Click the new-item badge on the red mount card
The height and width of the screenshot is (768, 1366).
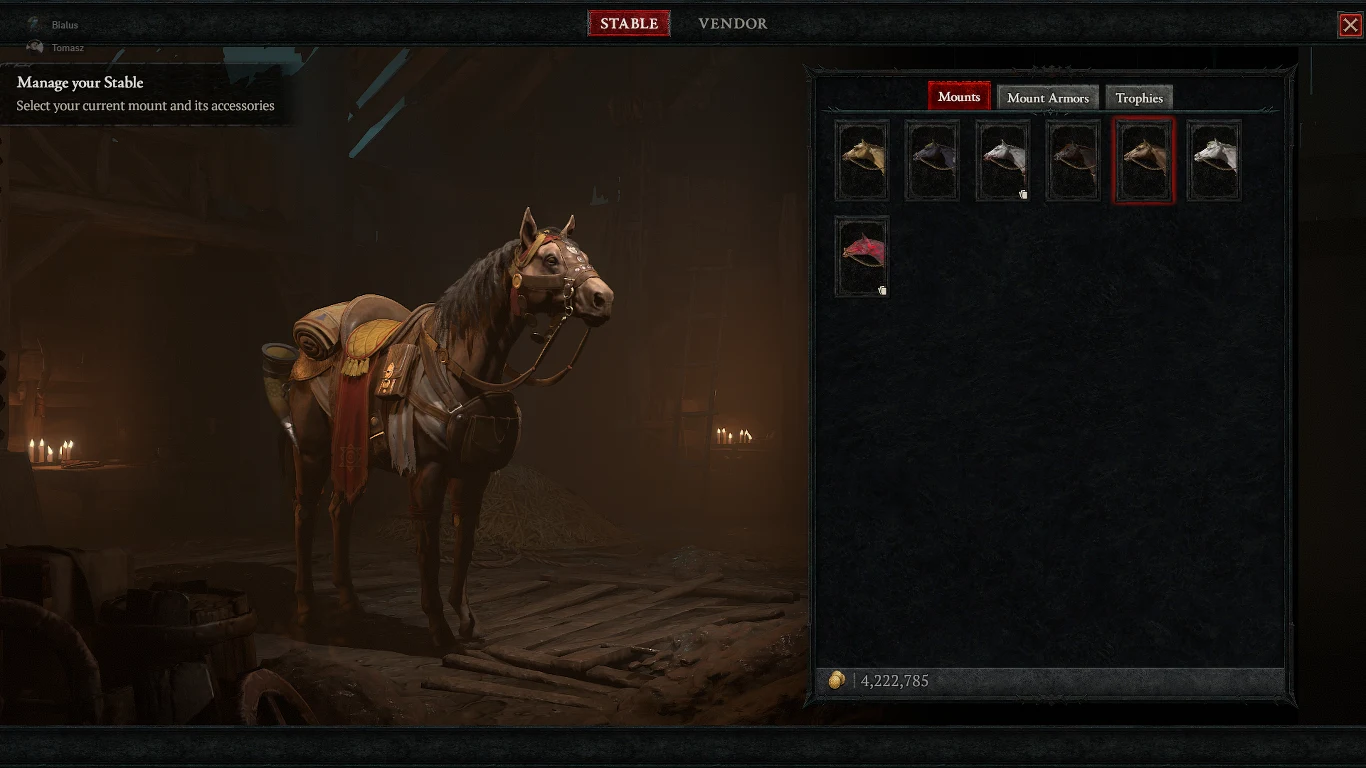pos(881,288)
